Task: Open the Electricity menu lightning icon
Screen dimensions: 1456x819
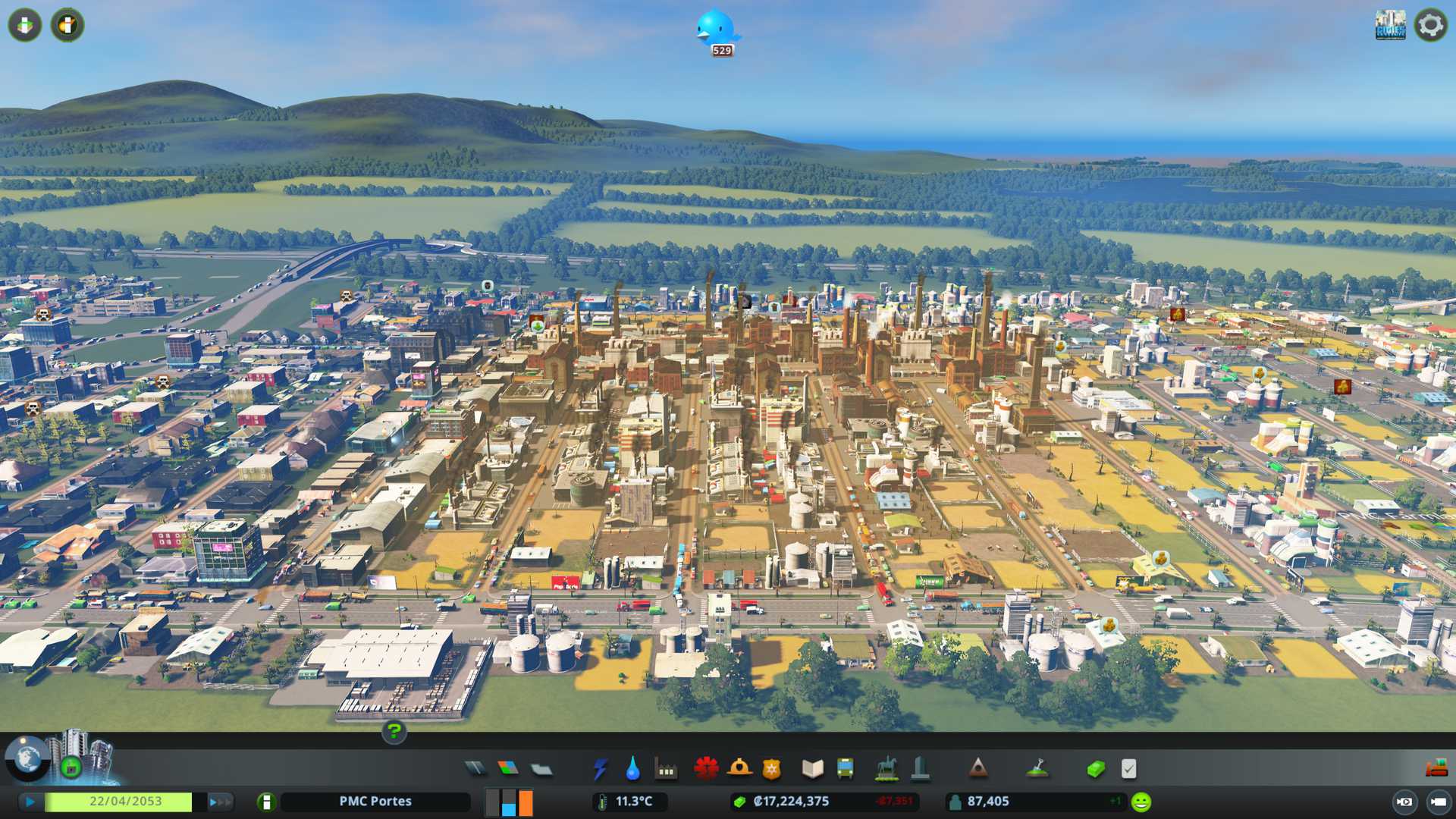Action: 600,769
